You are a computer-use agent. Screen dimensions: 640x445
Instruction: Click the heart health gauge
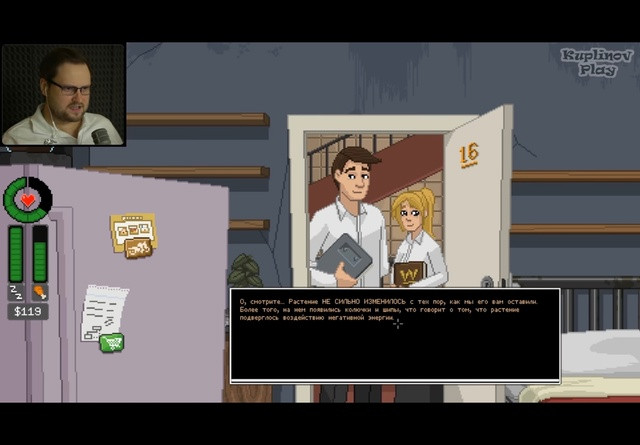[28, 198]
